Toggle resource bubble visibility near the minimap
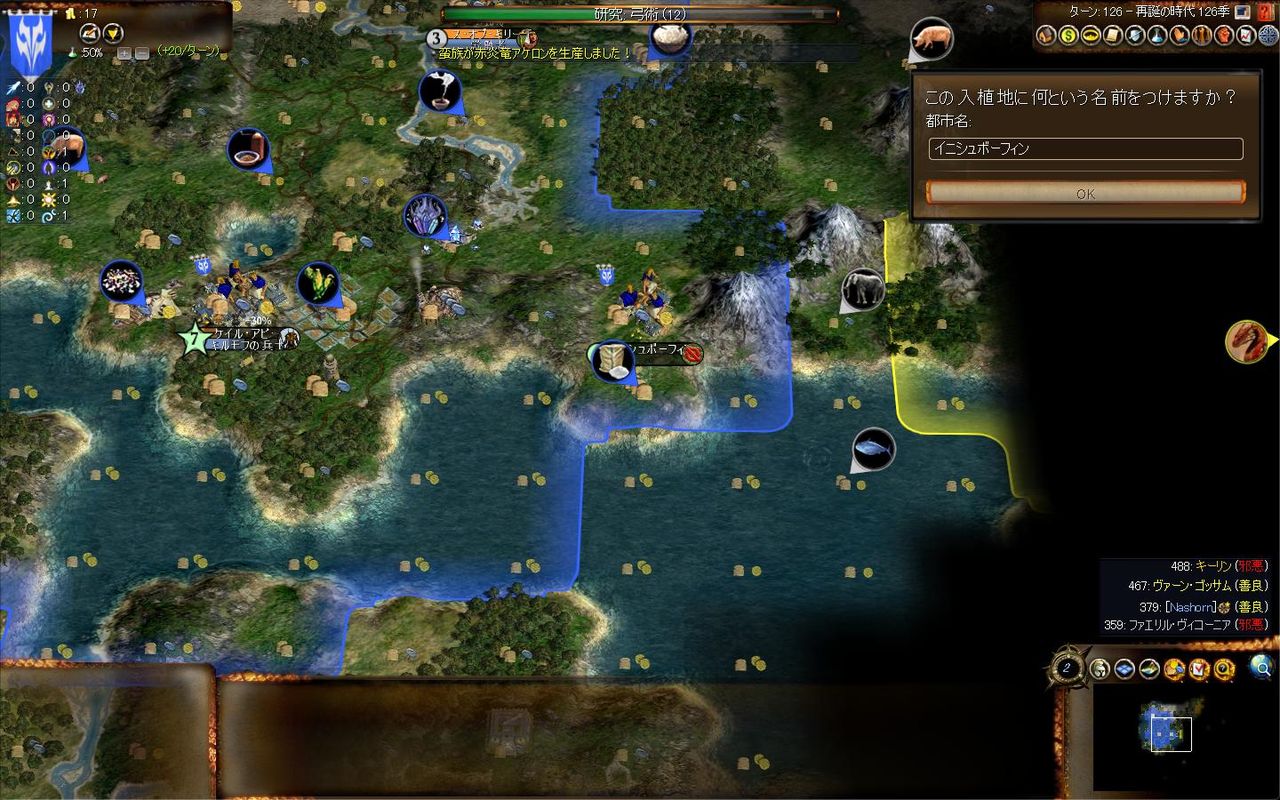The width and height of the screenshot is (1280, 800). (x=1175, y=667)
